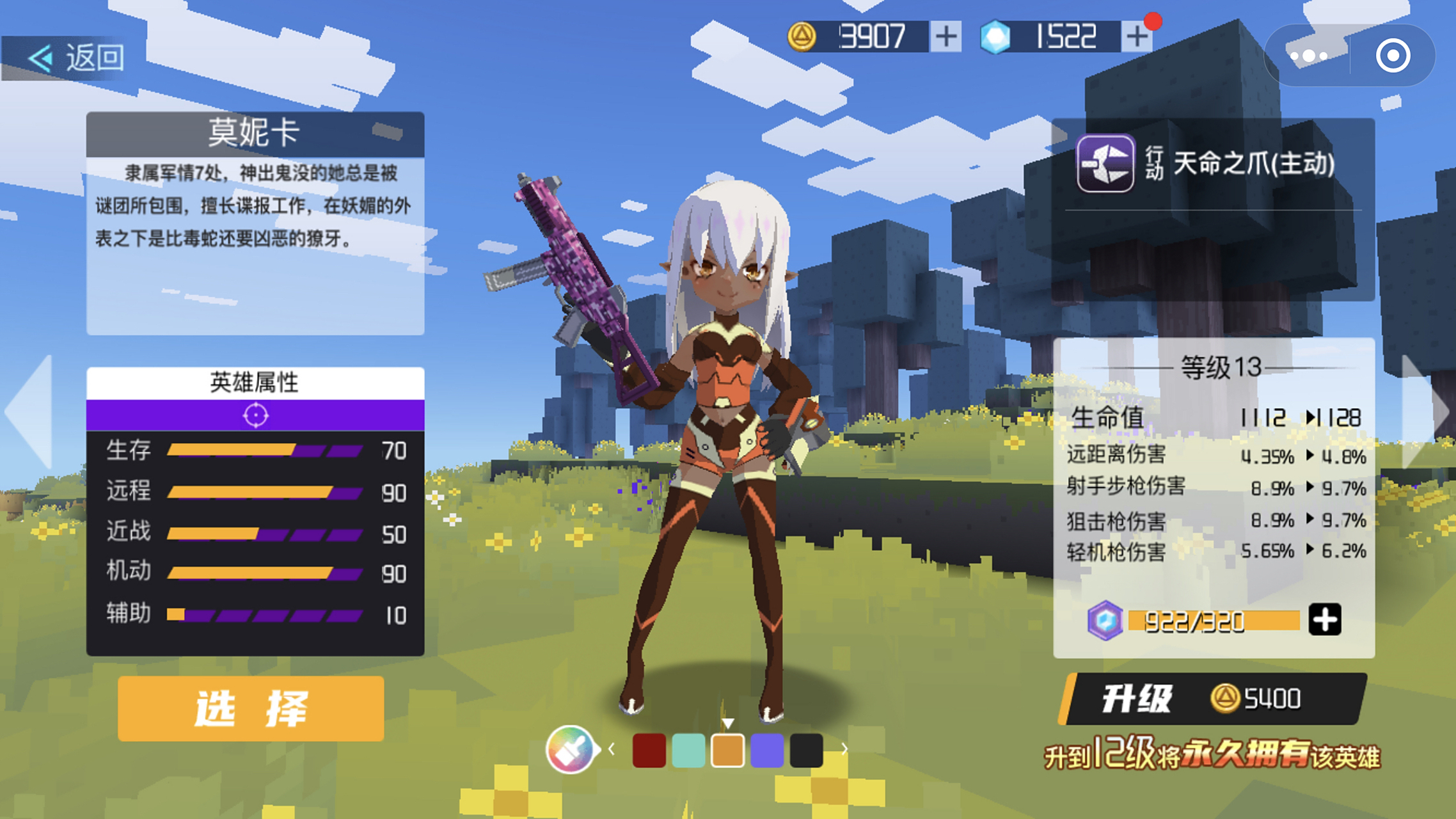Tap the purple gem icon beside the upgrade progress bar
This screenshot has width=1456, height=819.
[1105, 619]
